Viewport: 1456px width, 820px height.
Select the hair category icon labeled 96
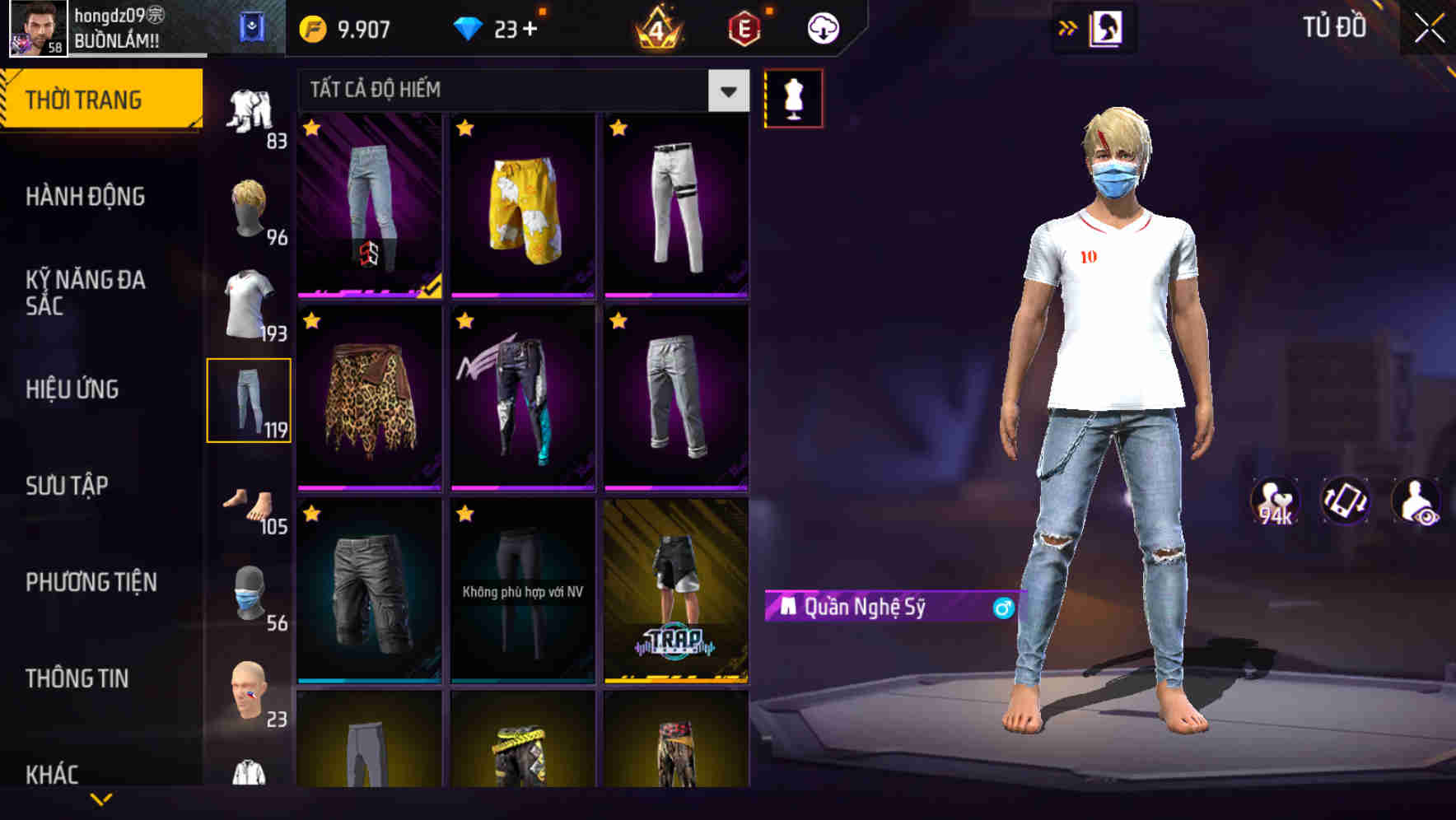click(x=250, y=208)
